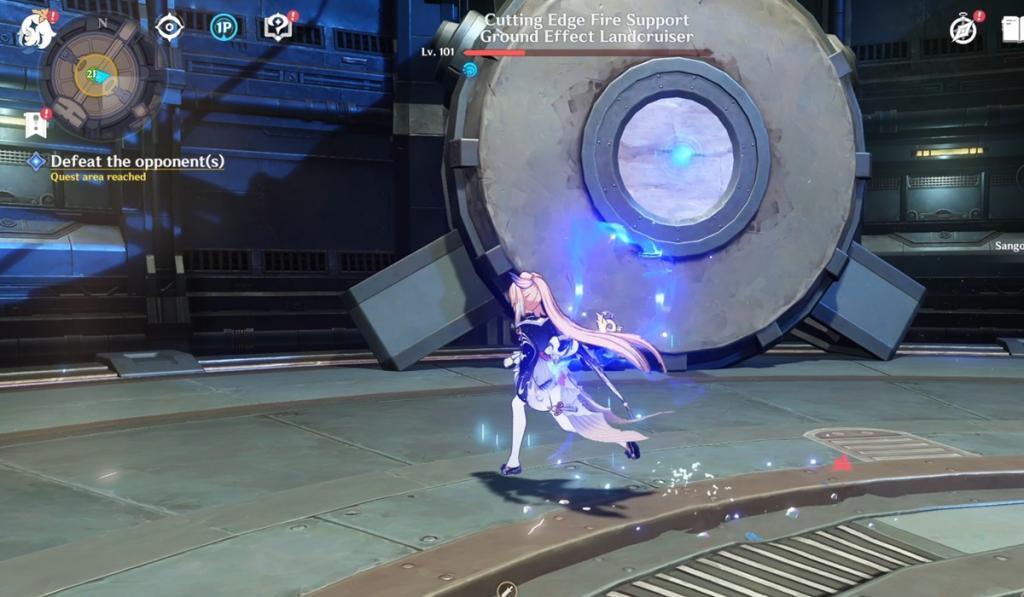Open the Paimon main menu
Viewport: 1024px width, 597px height.
pos(36,29)
